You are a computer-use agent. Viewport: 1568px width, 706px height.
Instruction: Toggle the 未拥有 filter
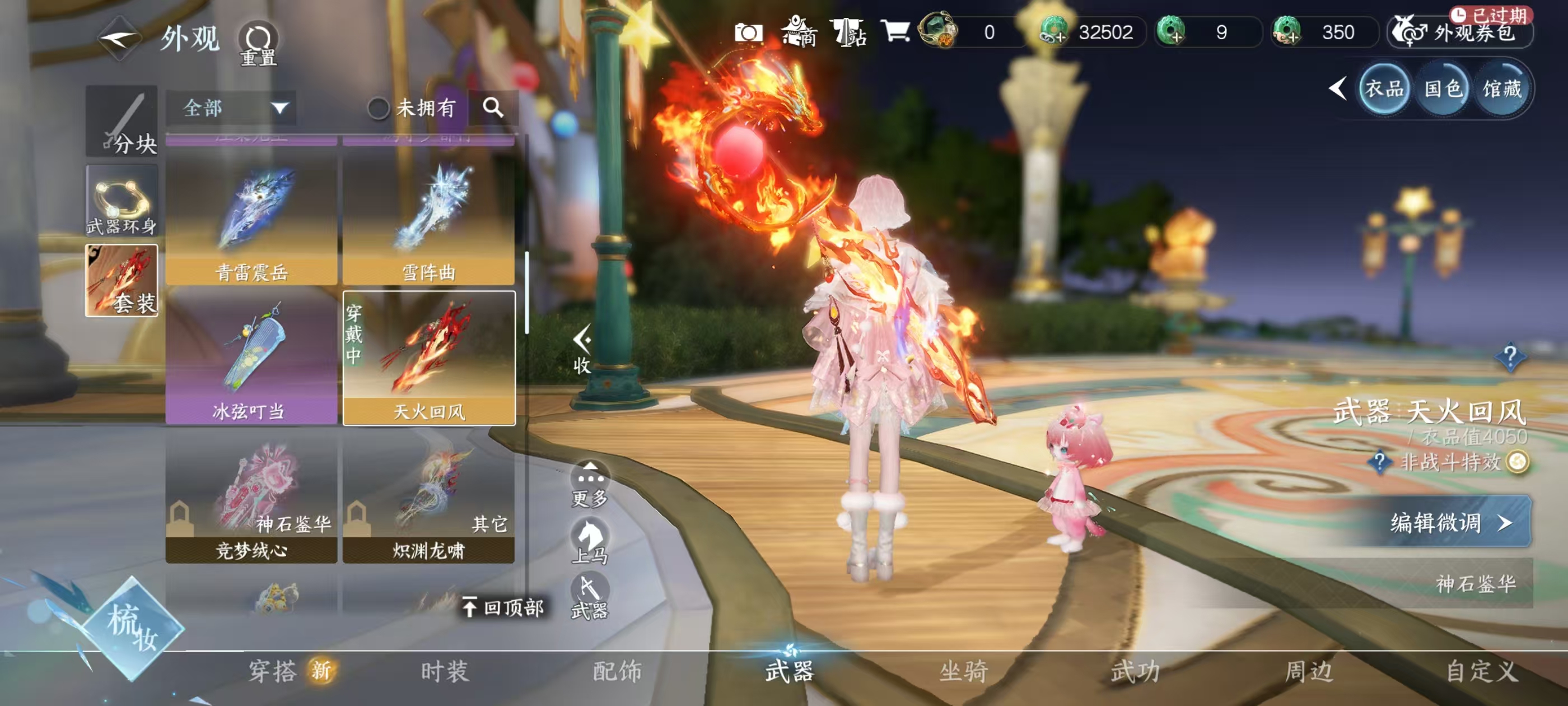(378, 109)
